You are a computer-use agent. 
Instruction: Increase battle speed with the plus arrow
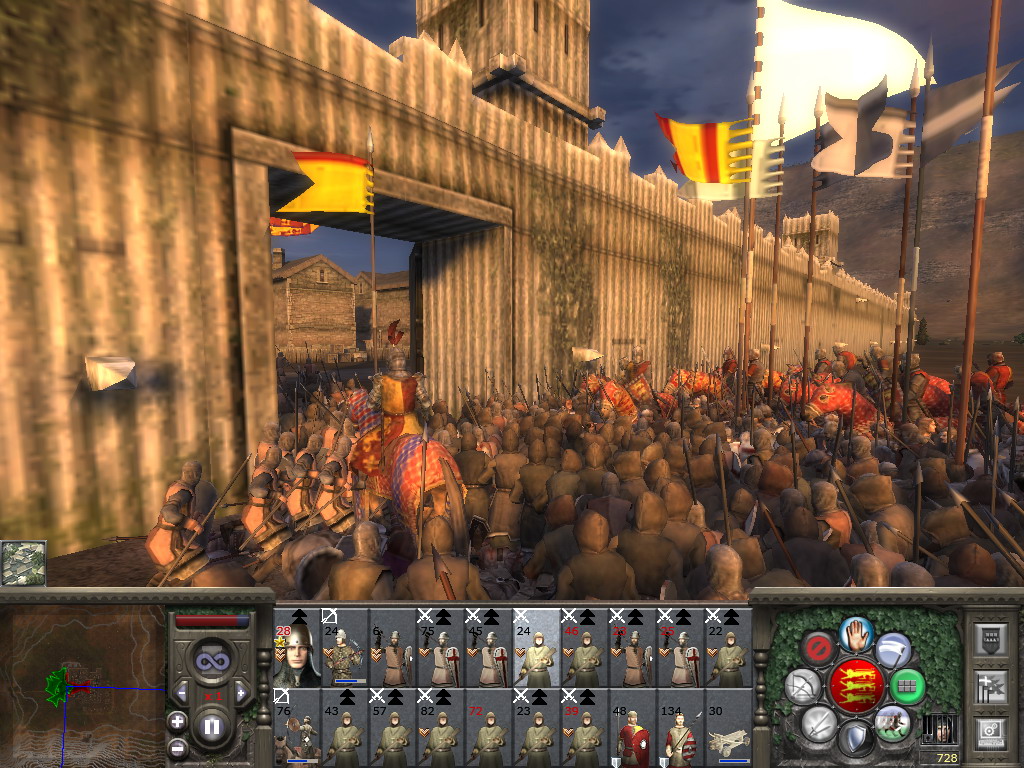(x=241, y=692)
